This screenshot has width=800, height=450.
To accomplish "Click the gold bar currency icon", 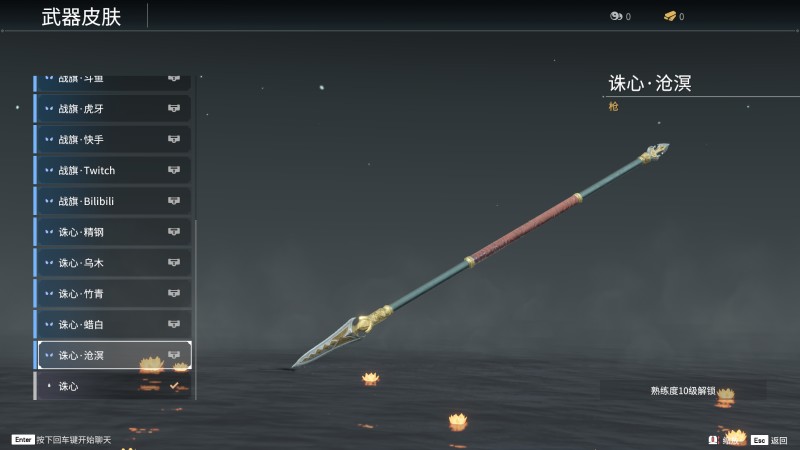I will click(x=670, y=16).
